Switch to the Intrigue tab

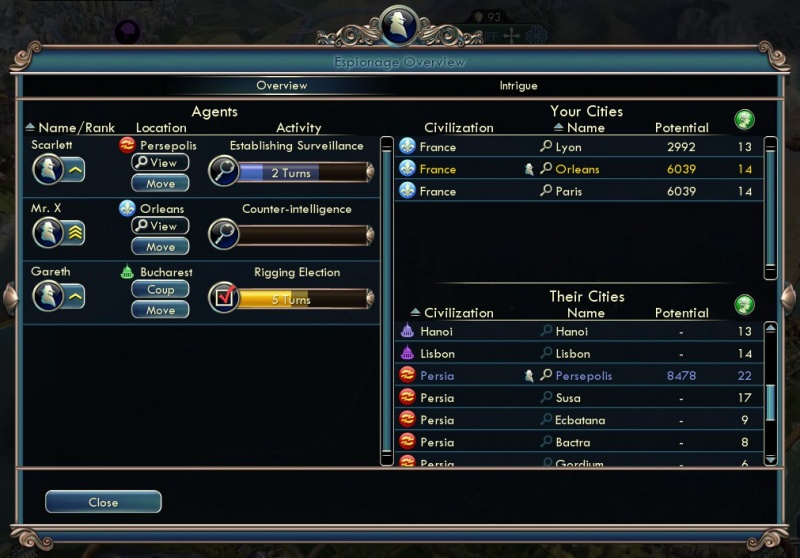coord(518,86)
